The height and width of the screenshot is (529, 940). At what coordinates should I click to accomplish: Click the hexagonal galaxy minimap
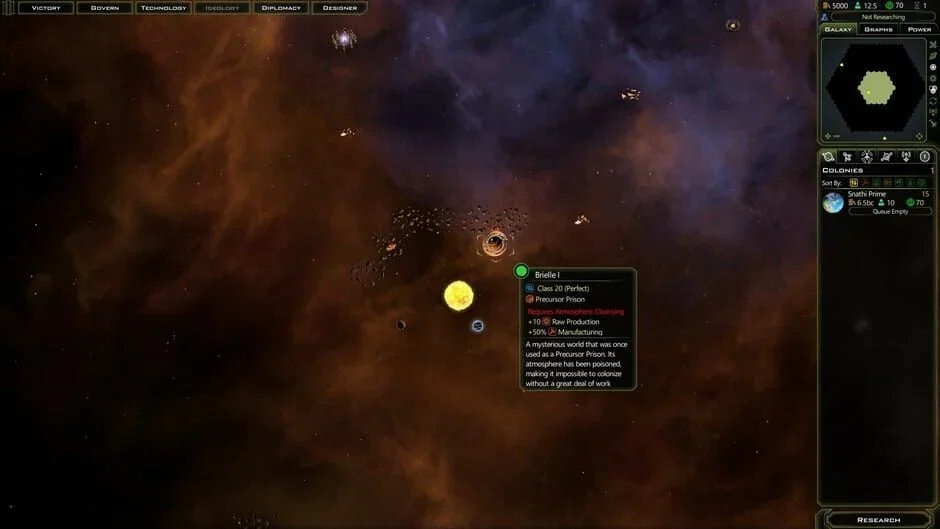[877, 90]
